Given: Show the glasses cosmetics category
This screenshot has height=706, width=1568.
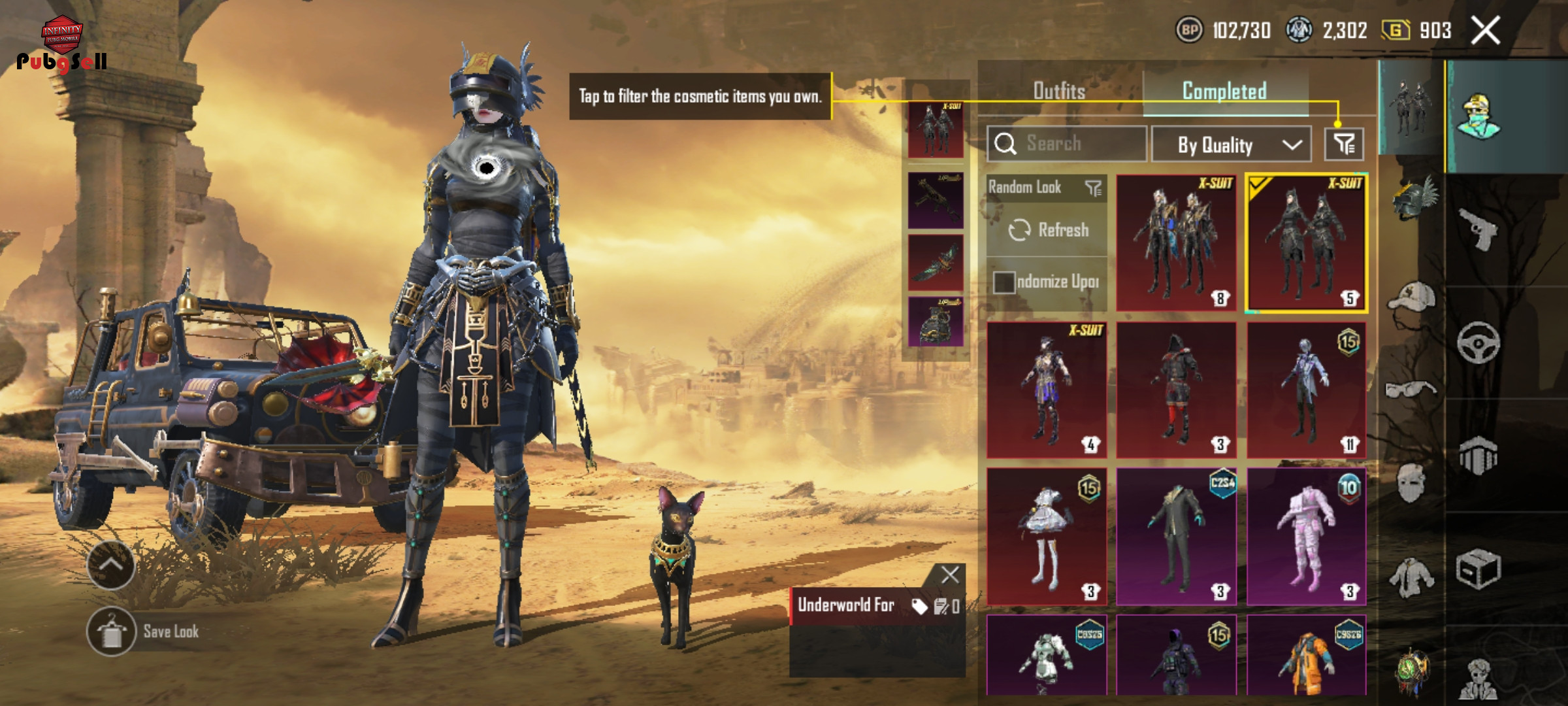Looking at the screenshot, I should coord(1411,390).
